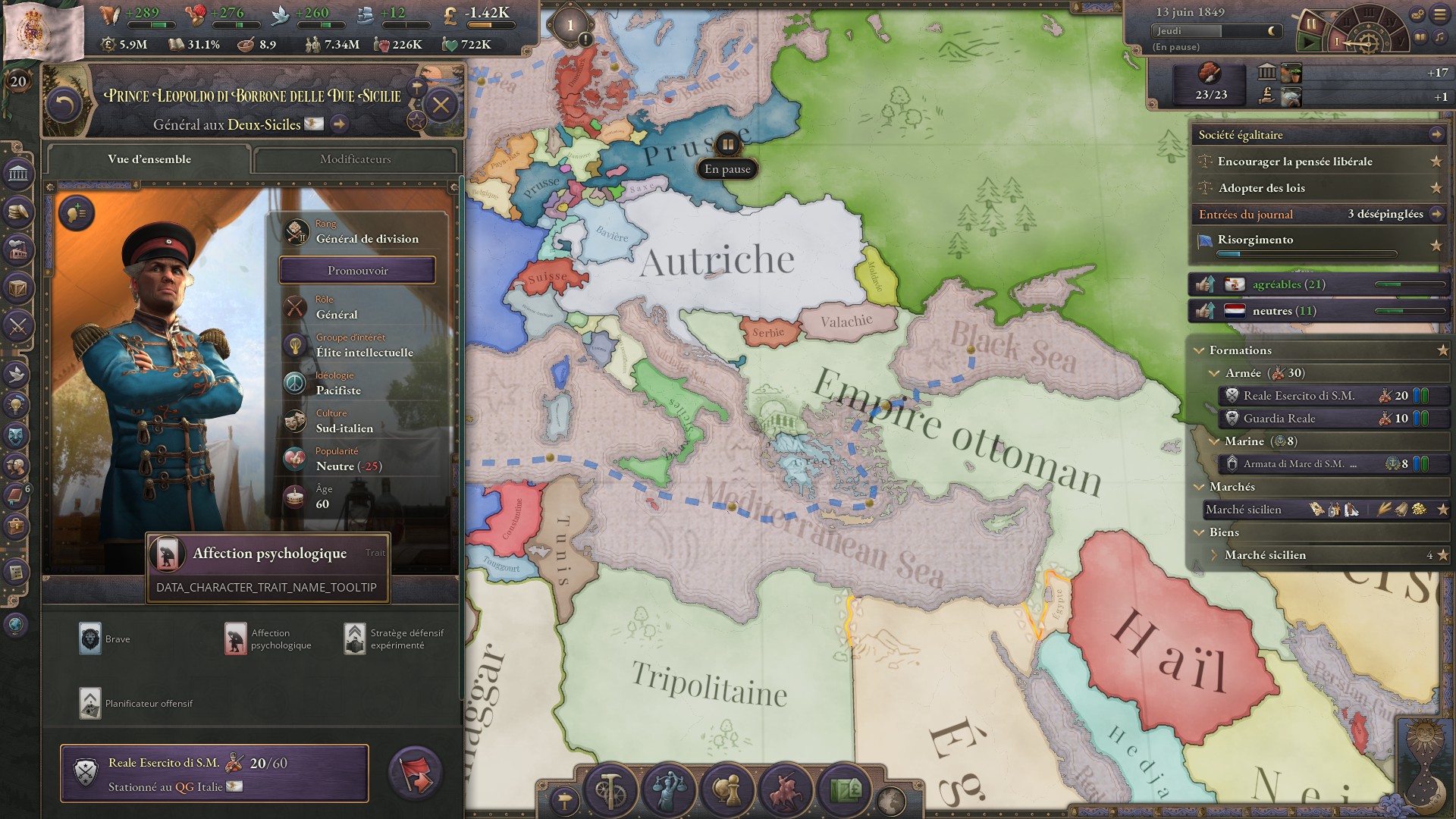Collapse the Armée formation list
The width and height of the screenshot is (1456, 819).
tap(1216, 373)
